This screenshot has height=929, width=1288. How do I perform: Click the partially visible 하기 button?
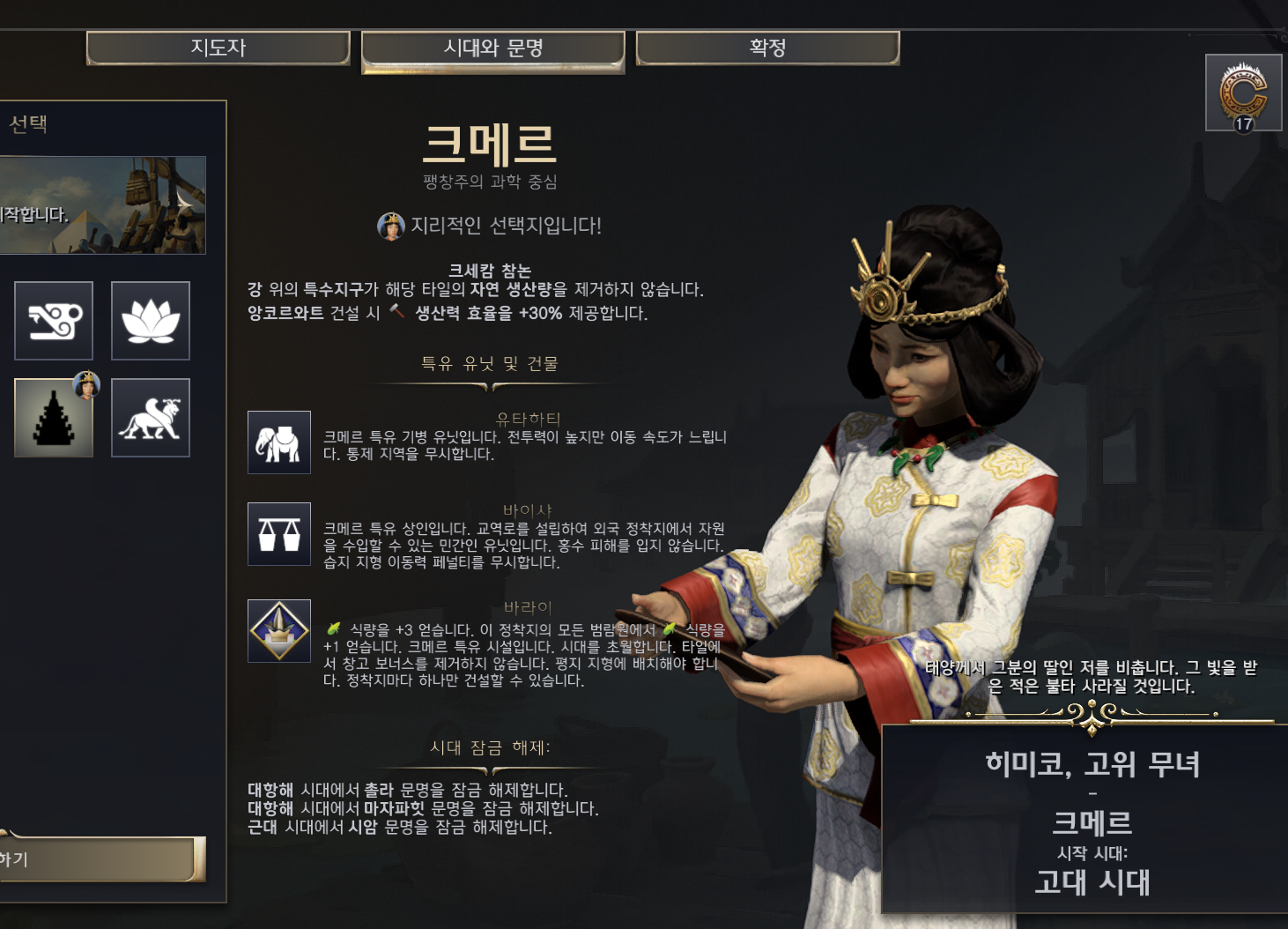click(101, 859)
